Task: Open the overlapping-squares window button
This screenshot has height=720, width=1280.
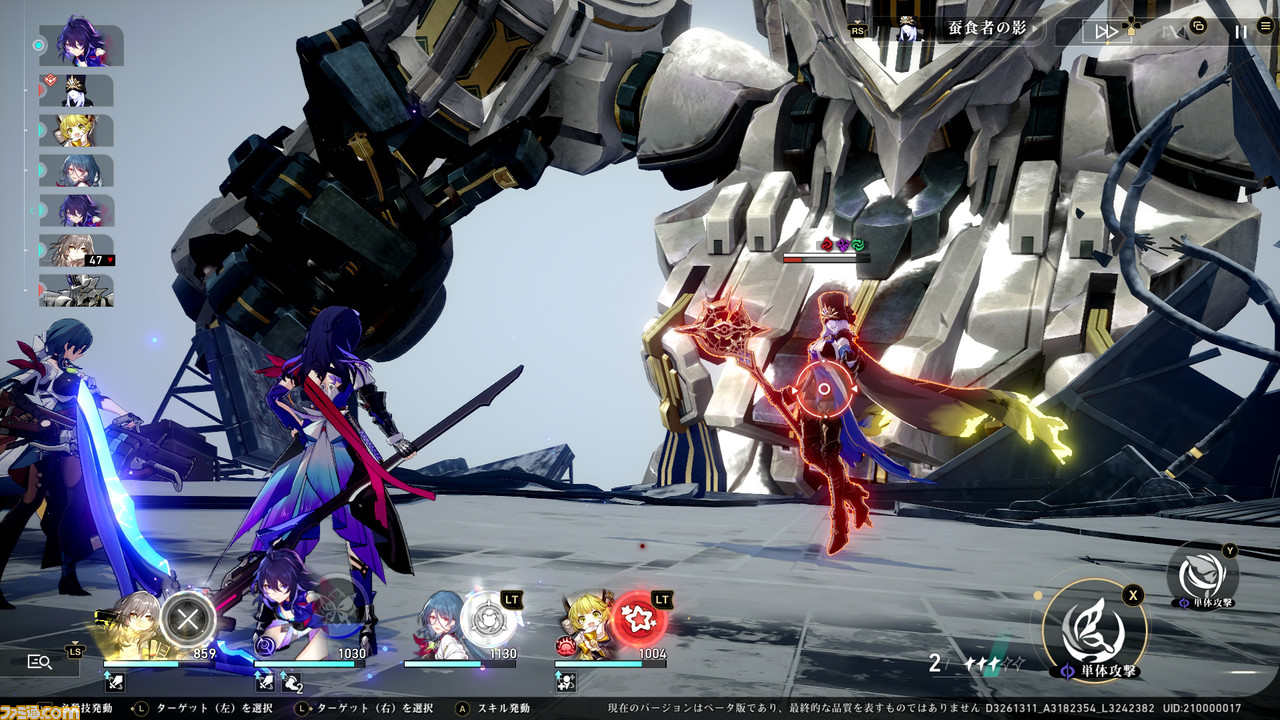Action: point(1199,27)
